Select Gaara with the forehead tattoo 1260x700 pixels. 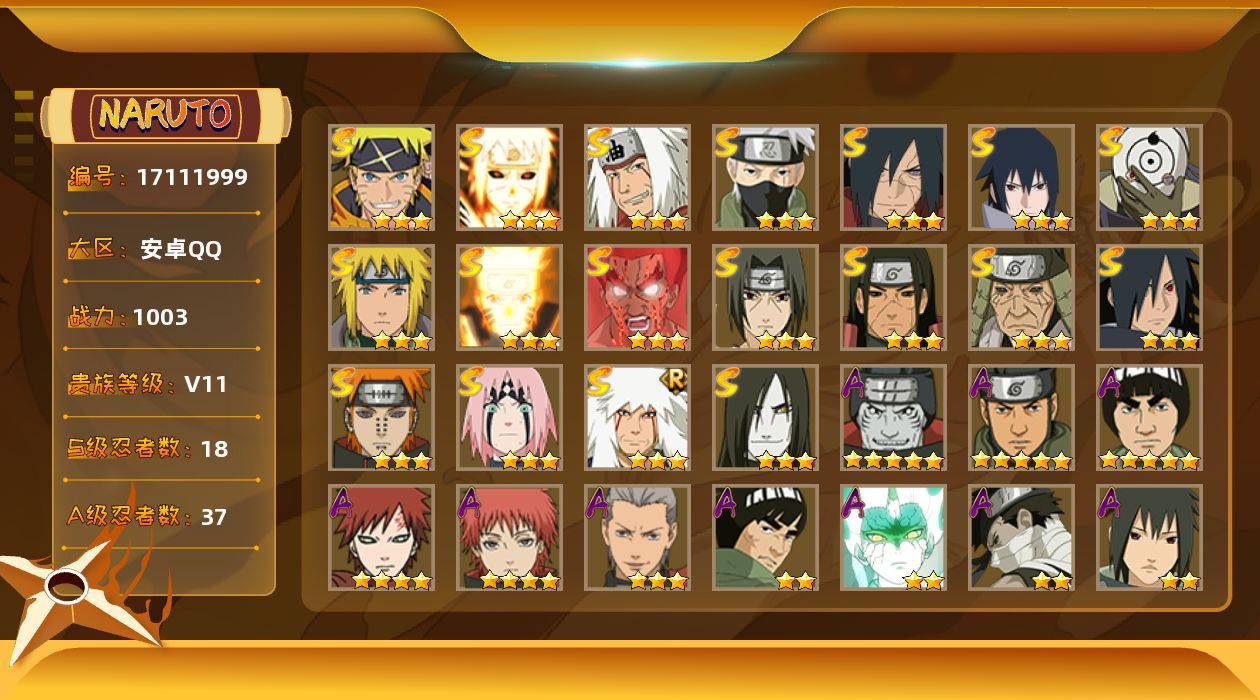tap(381, 537)
